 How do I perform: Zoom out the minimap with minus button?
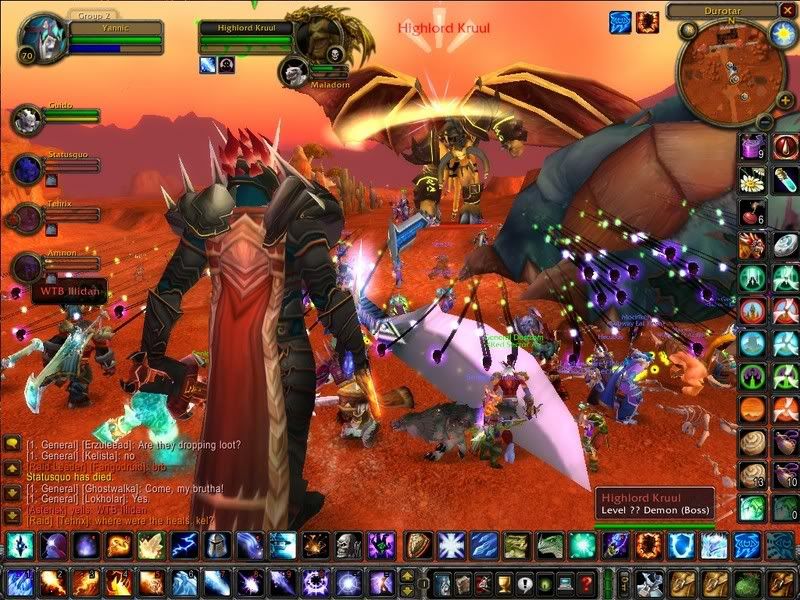[762, 122]
